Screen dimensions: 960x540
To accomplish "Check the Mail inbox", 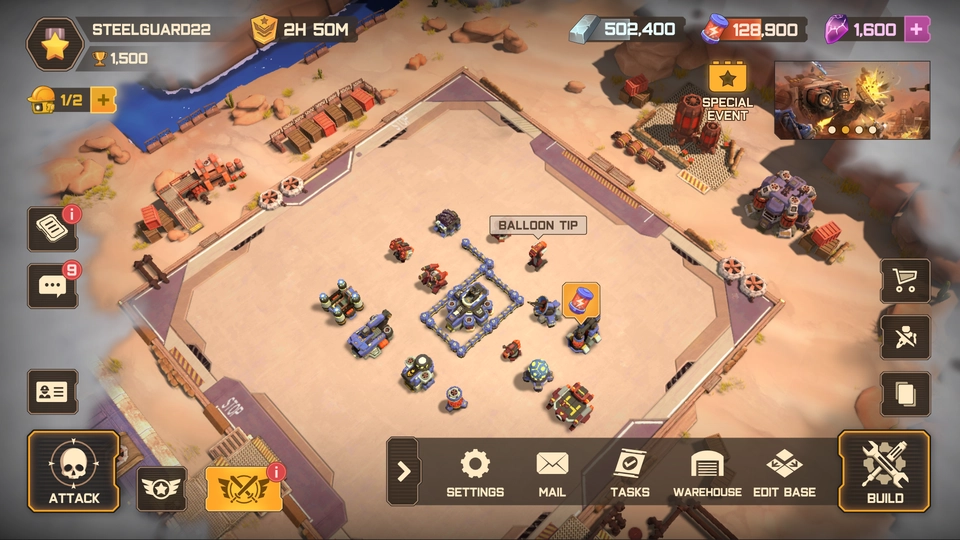I will (552, 472).
